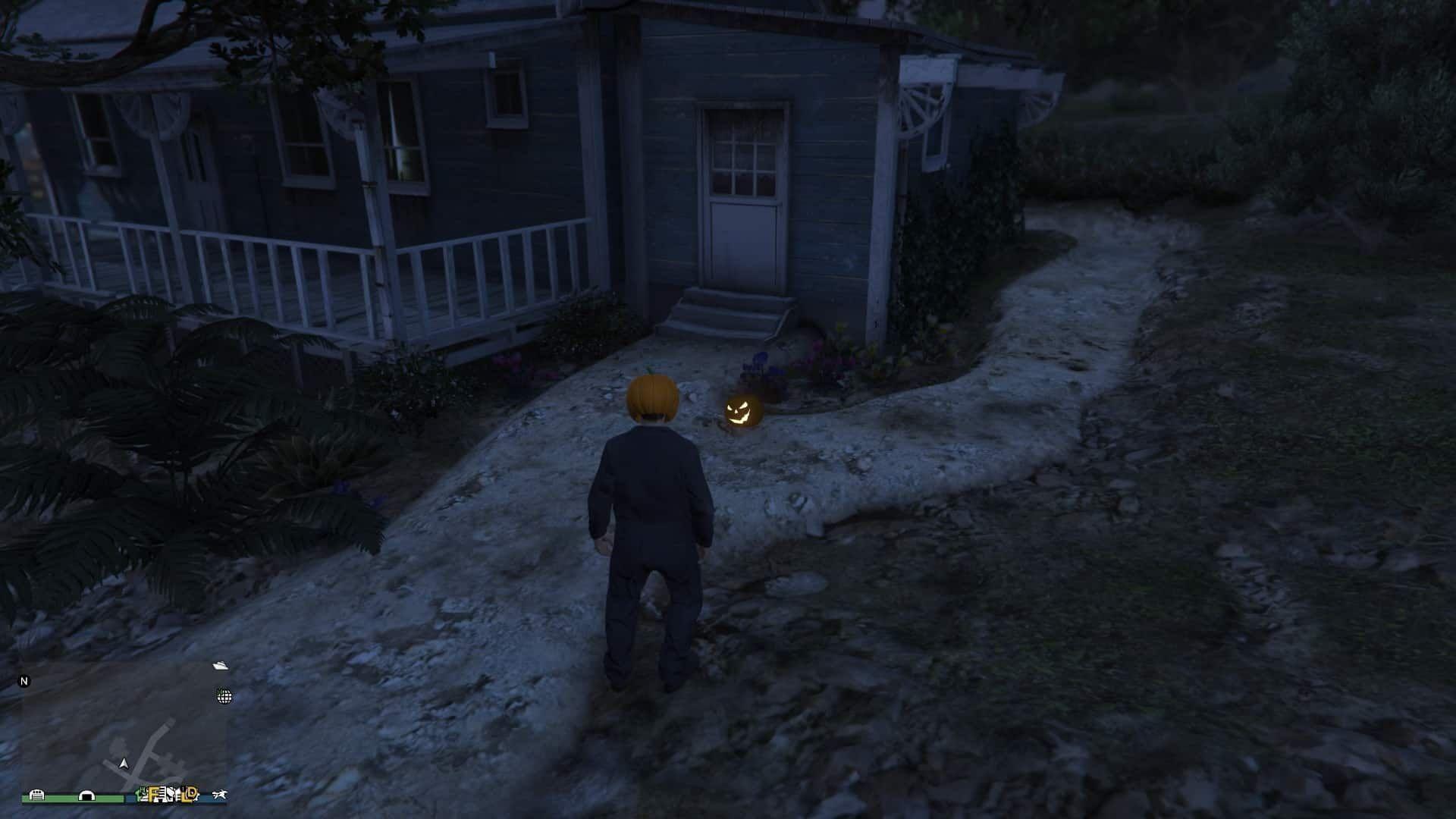Click the white letter blip cluster on the HUD
1456x819 pixels.
pyautogui.click(x=167, y=795)
